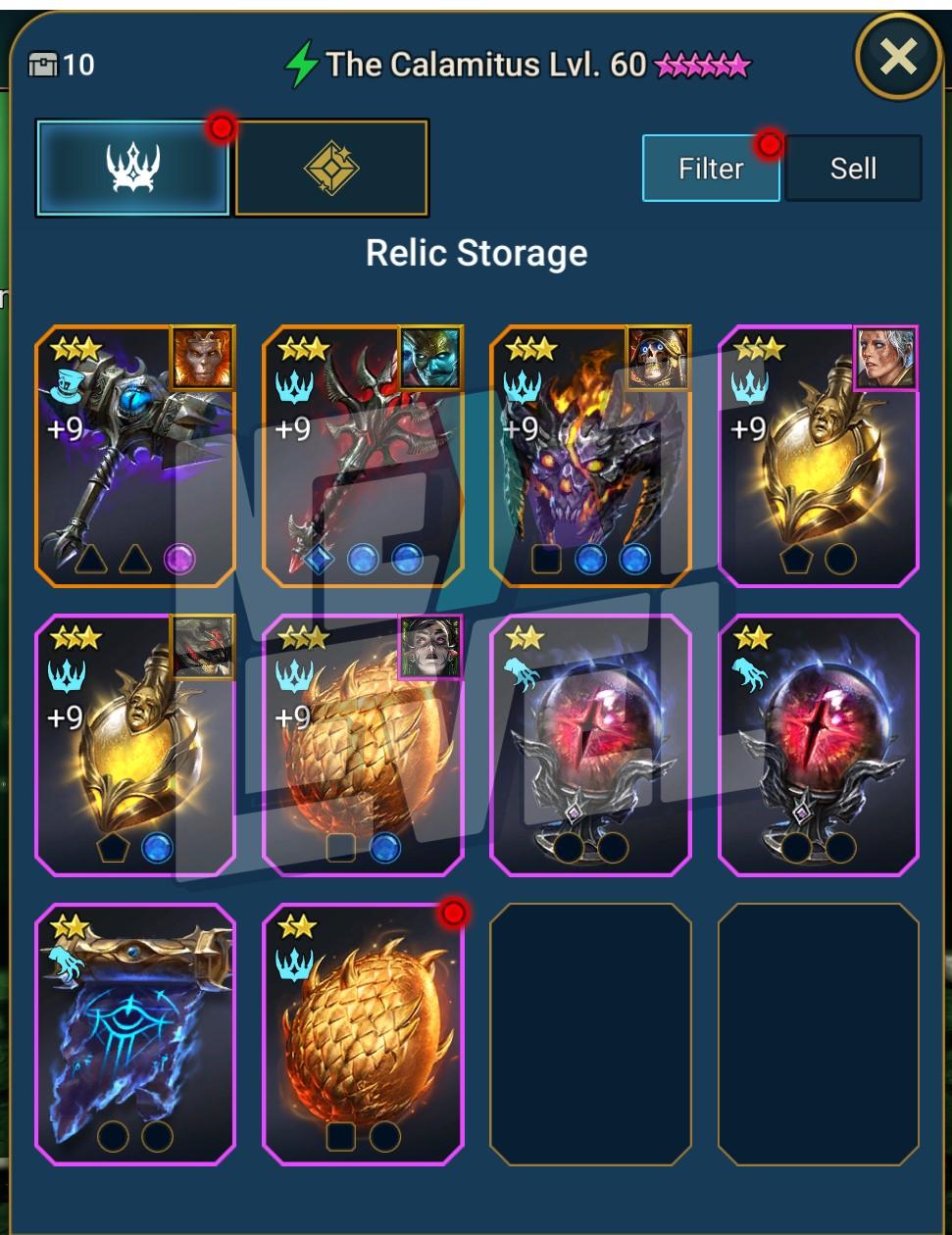The height and width of the screenshot is (1235, 952).
Task: Choose the red and black scepter relic
Action: (363, 457)
